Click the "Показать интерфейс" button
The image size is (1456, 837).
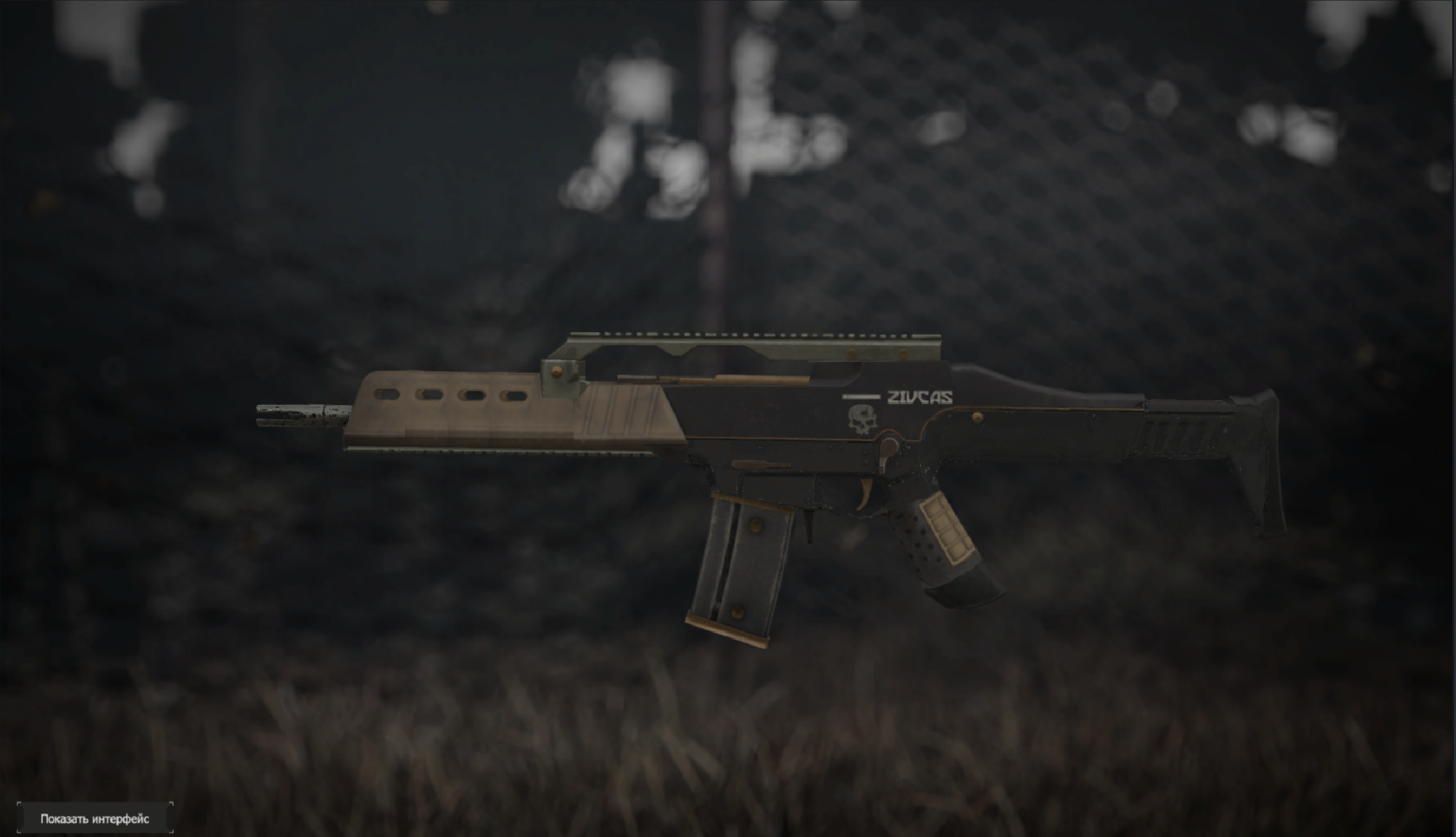click(x=95, y=818)
